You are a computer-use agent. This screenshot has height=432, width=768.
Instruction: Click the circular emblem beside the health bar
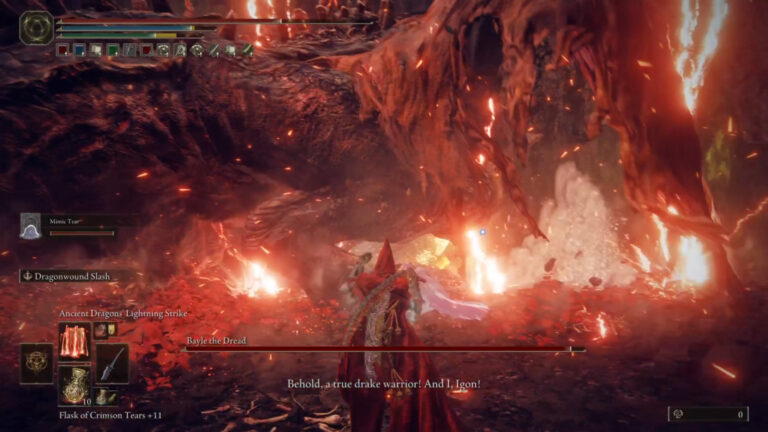pyautogui.click(x=37, y=27)
